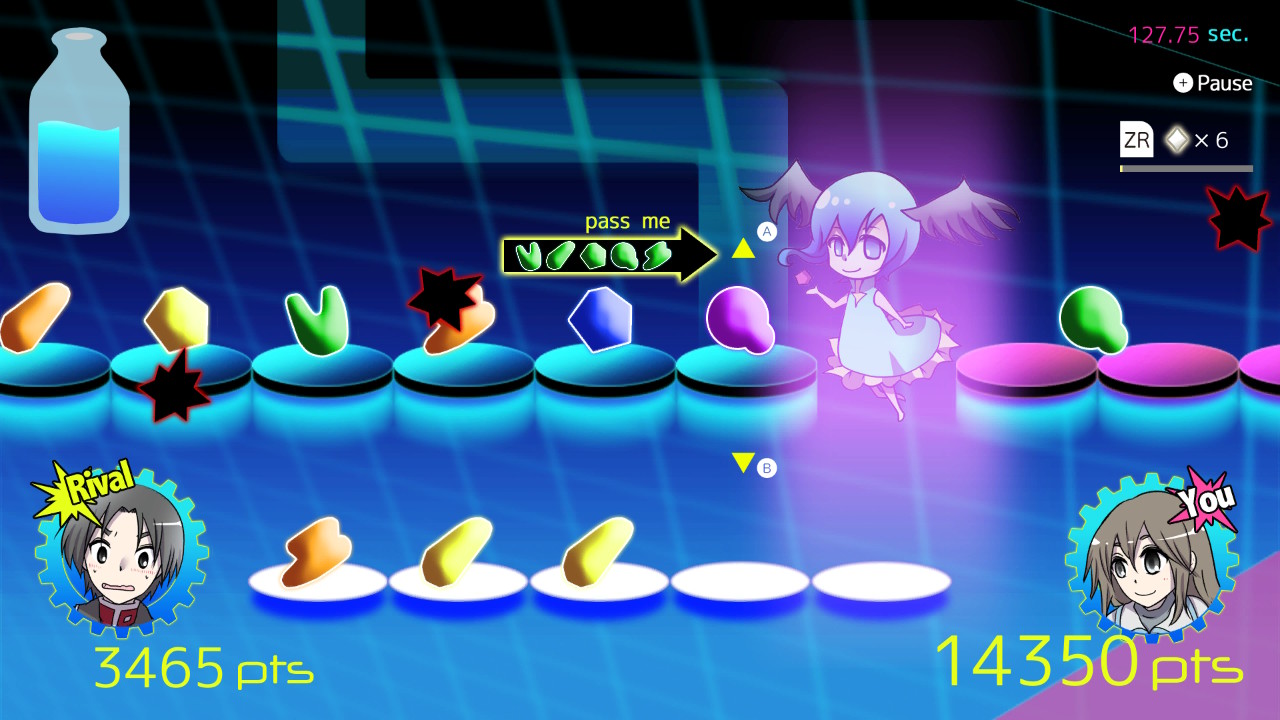
Task: Click the milk bottle meter
Action: [78, 130]
